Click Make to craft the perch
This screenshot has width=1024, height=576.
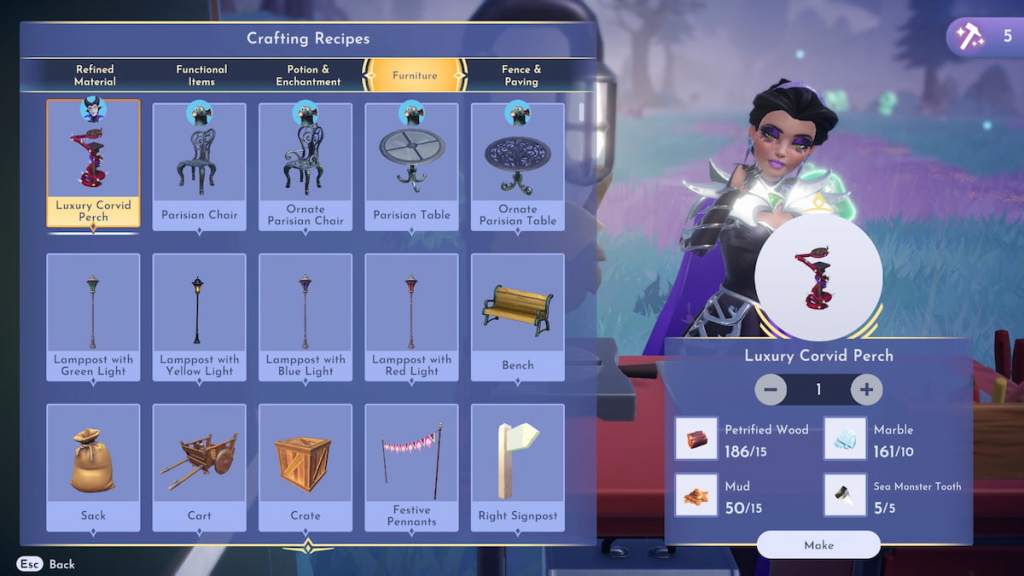pyautogui.click(x=818, y=545)
